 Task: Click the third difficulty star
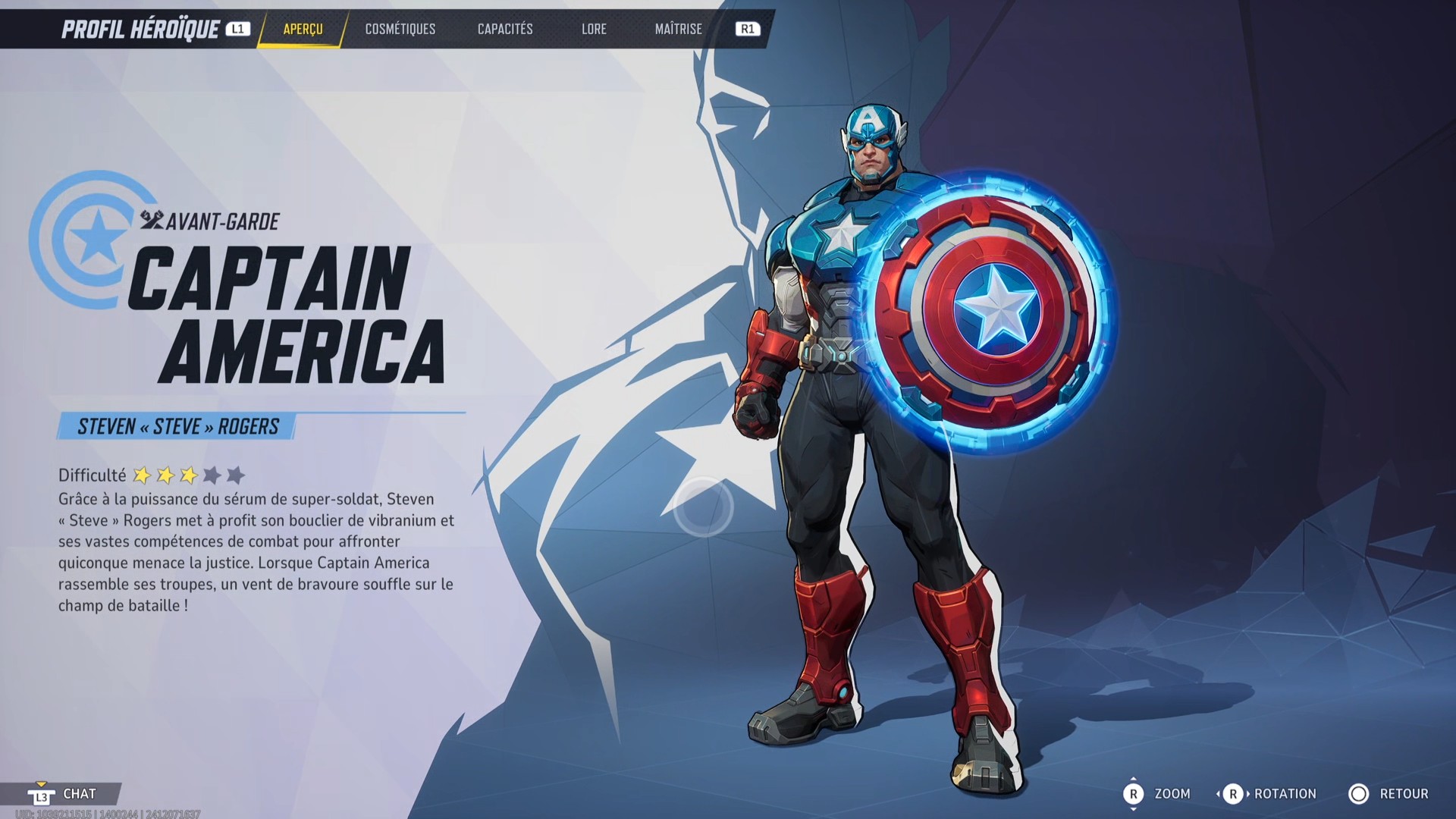click(x=189, y=475)
